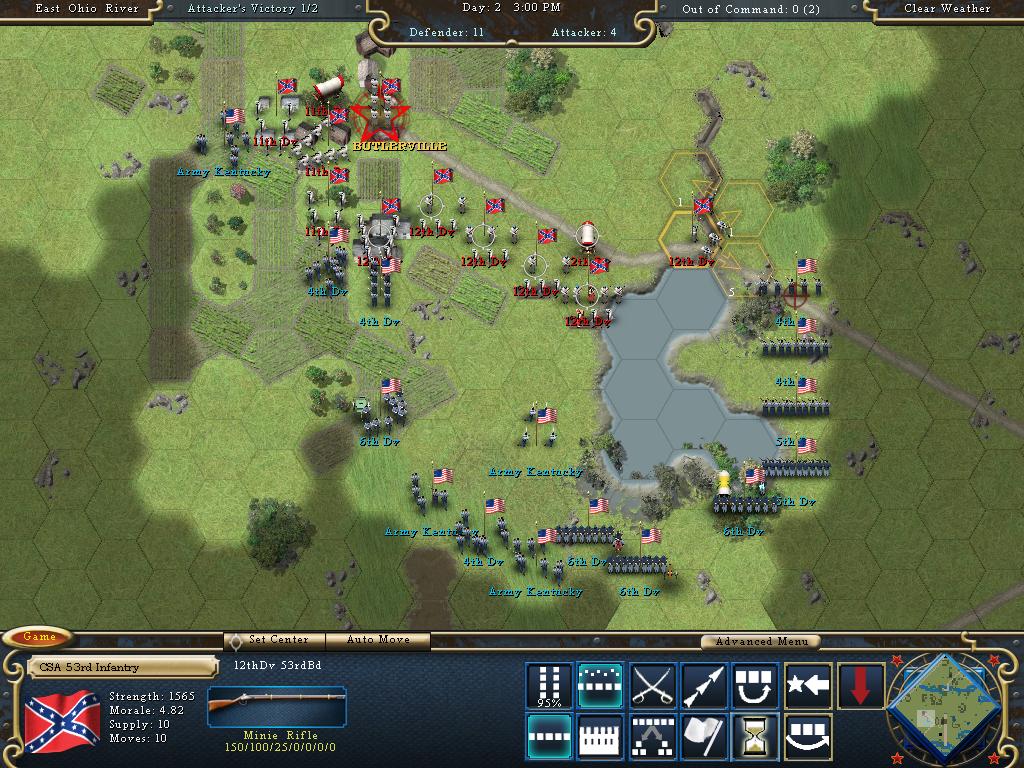Image resolution: width=1024 pixels, height=768 pixels.
Task: Click the hourglass icon
Action: click(x=756, y=737)
